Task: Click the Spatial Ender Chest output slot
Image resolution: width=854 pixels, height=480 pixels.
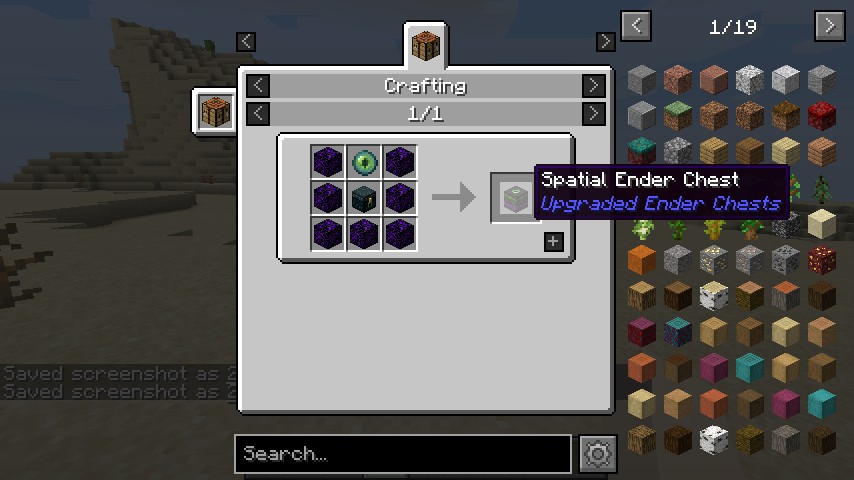Action: [514, 197]
